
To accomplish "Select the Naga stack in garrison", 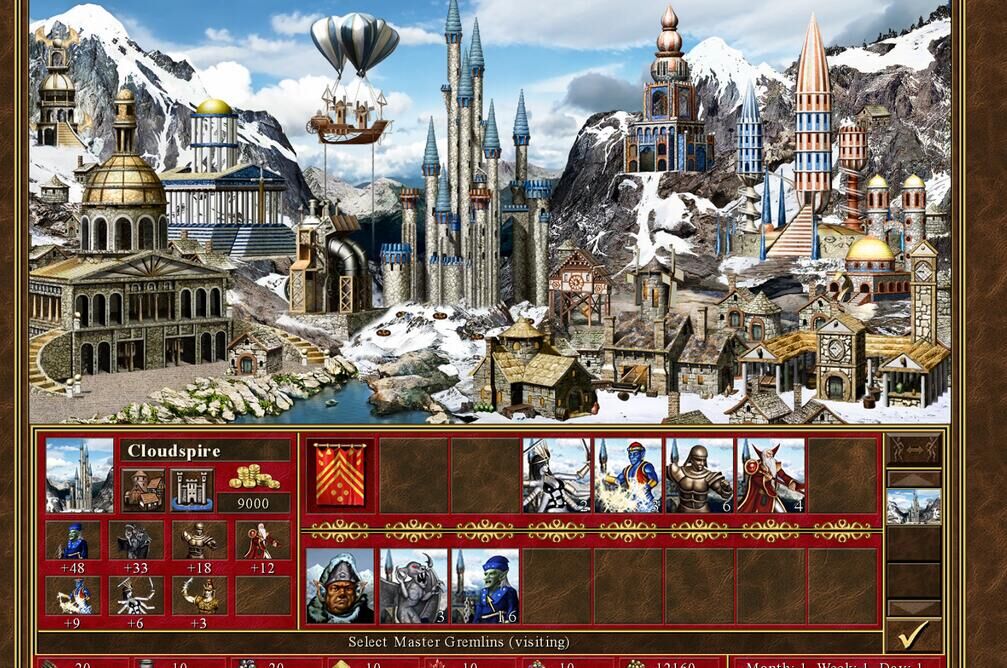I will pos(556,476).
